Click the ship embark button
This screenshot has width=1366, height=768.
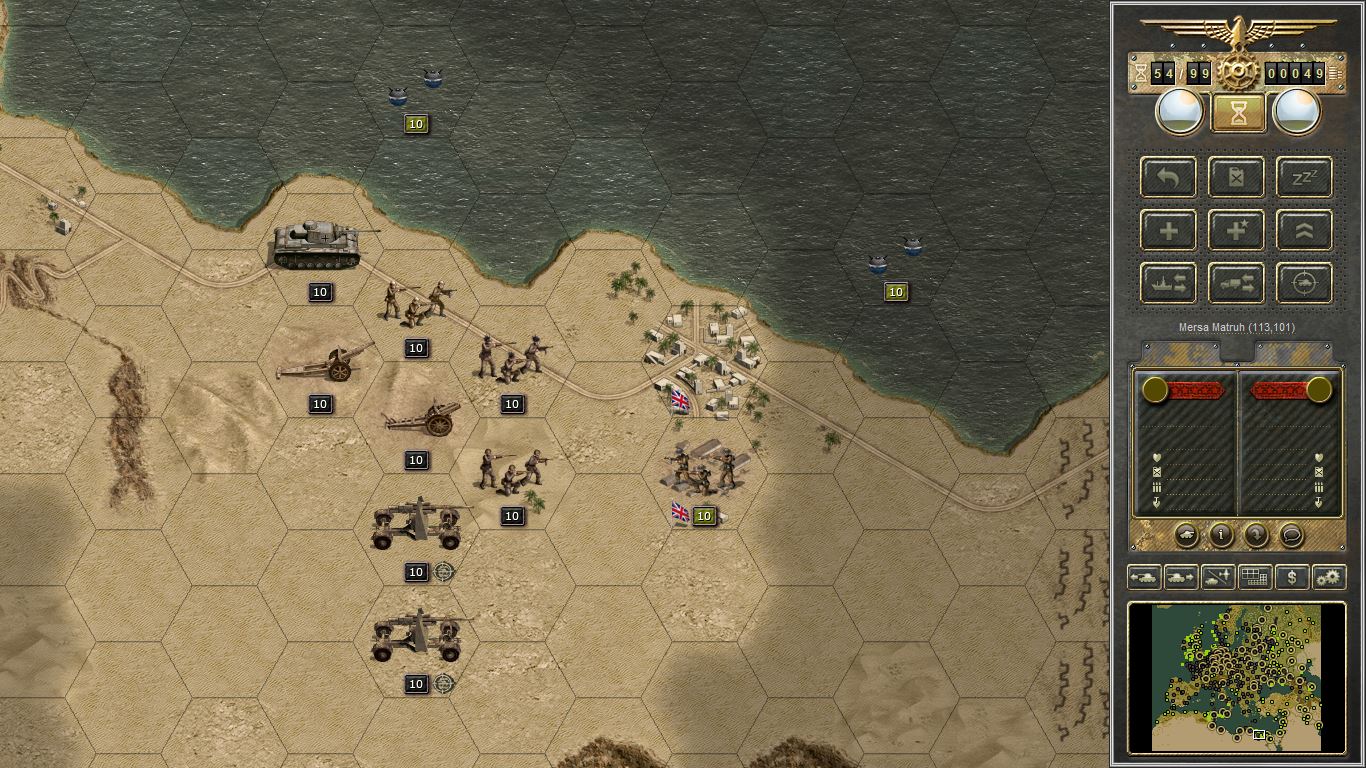[x=1169, y=283]
